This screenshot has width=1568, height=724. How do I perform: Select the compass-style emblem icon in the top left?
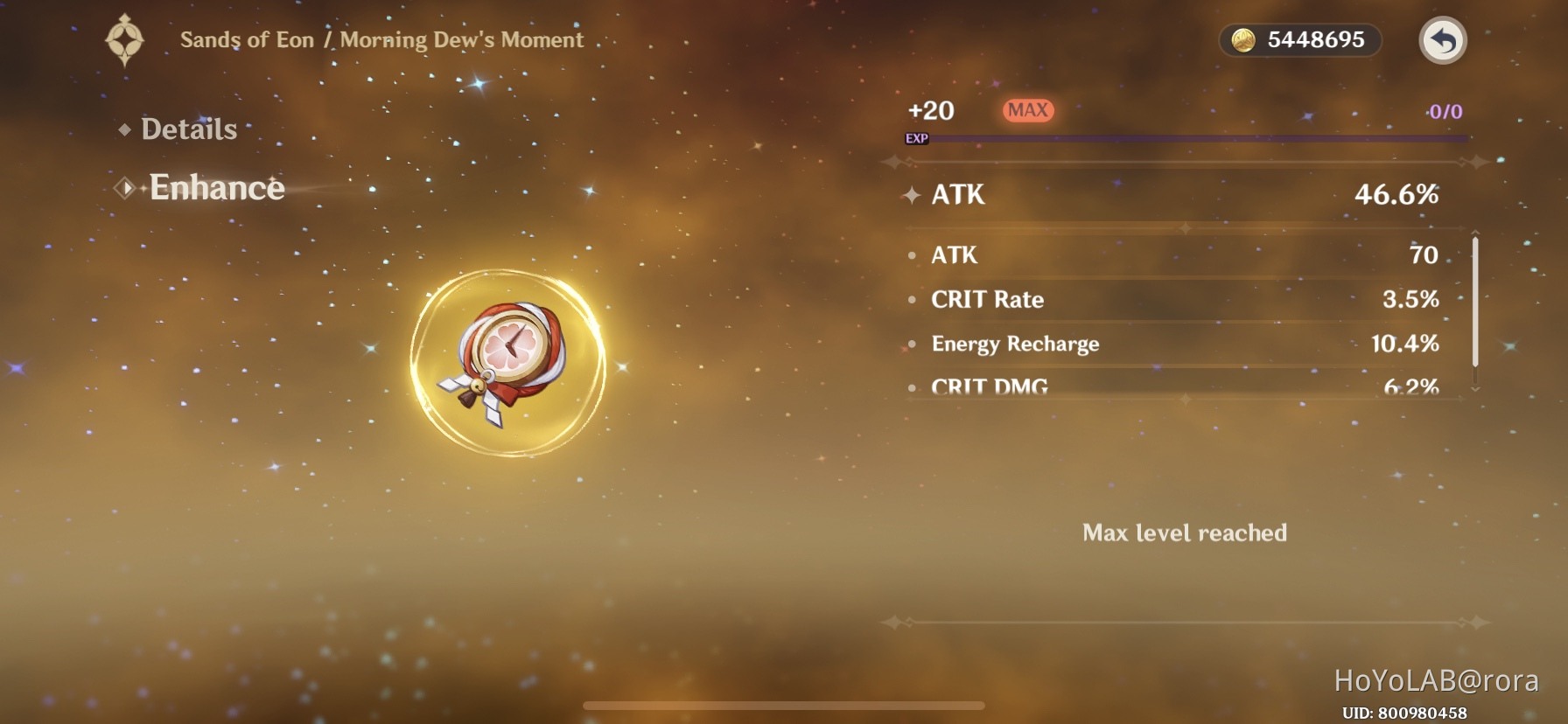pyautogui.click(x=126, y=38)
